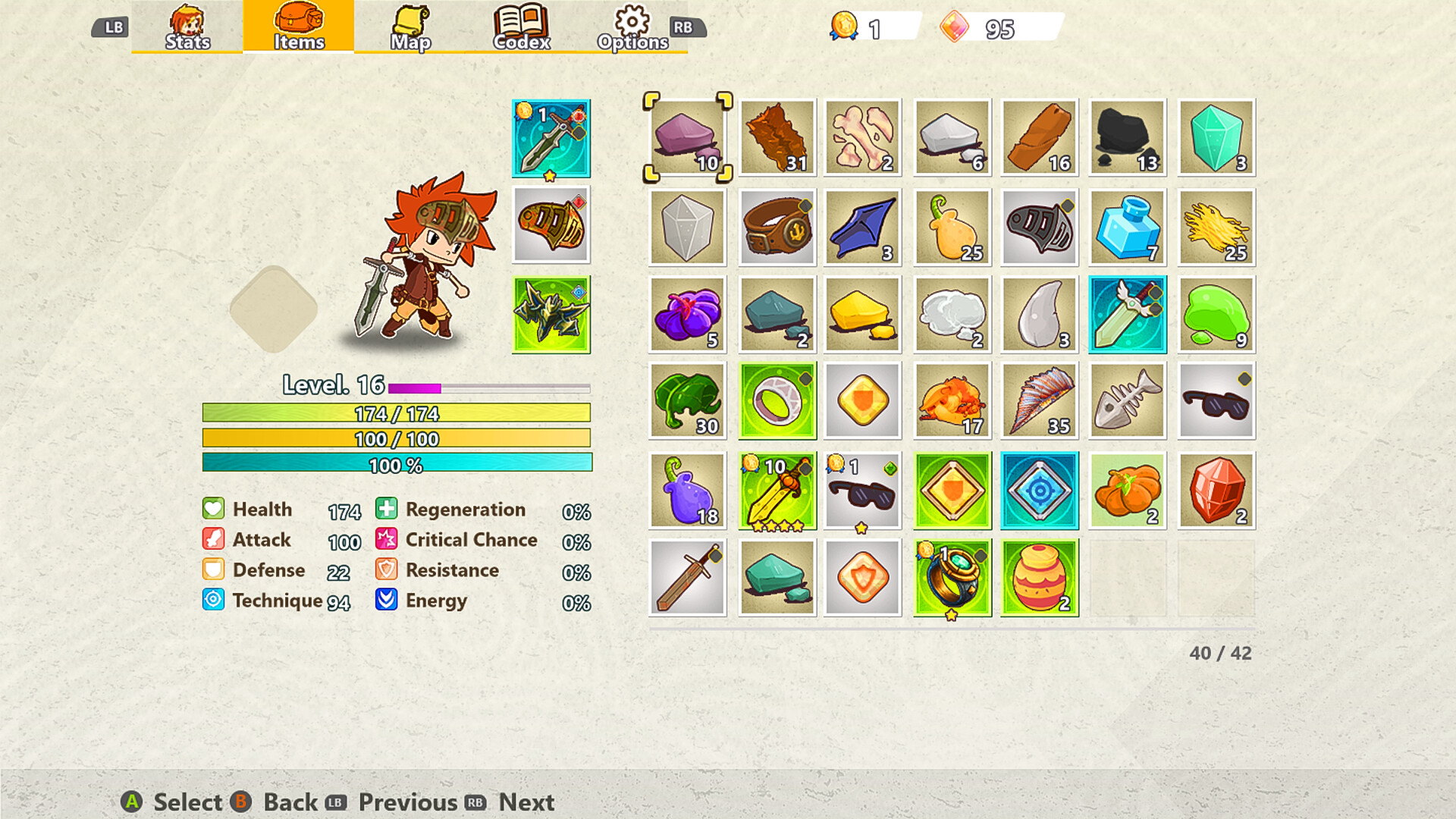Viewport: 1456px width, 819px height.
Task: Select the purple gemstone in the first inventory slot
Action: click(689, 138)
